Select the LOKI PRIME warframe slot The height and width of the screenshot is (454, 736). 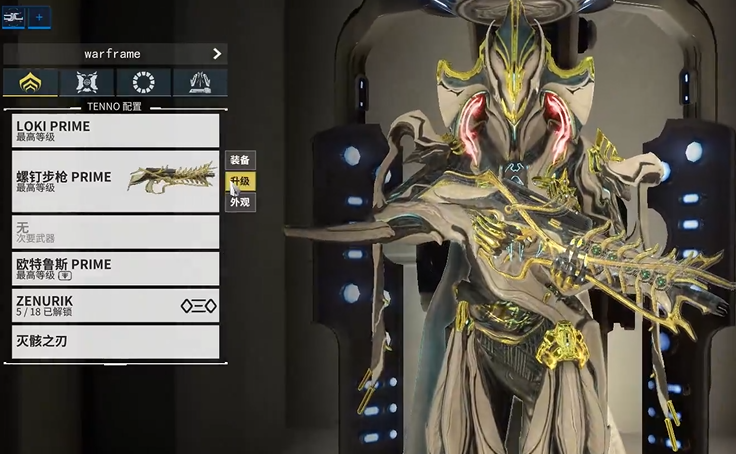click(115, 131)
